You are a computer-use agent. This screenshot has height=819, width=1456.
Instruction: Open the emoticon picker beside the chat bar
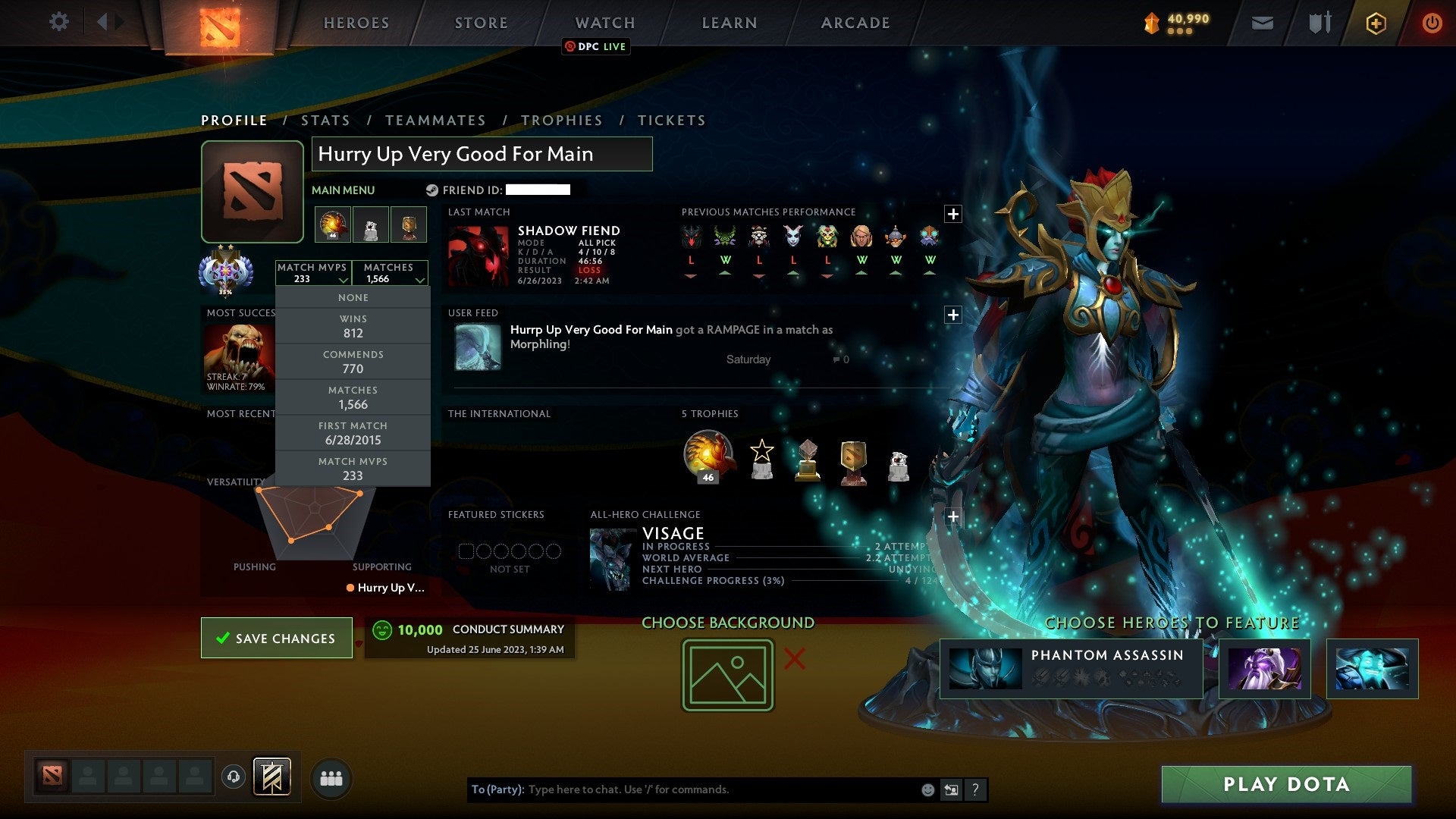point(927,789)
